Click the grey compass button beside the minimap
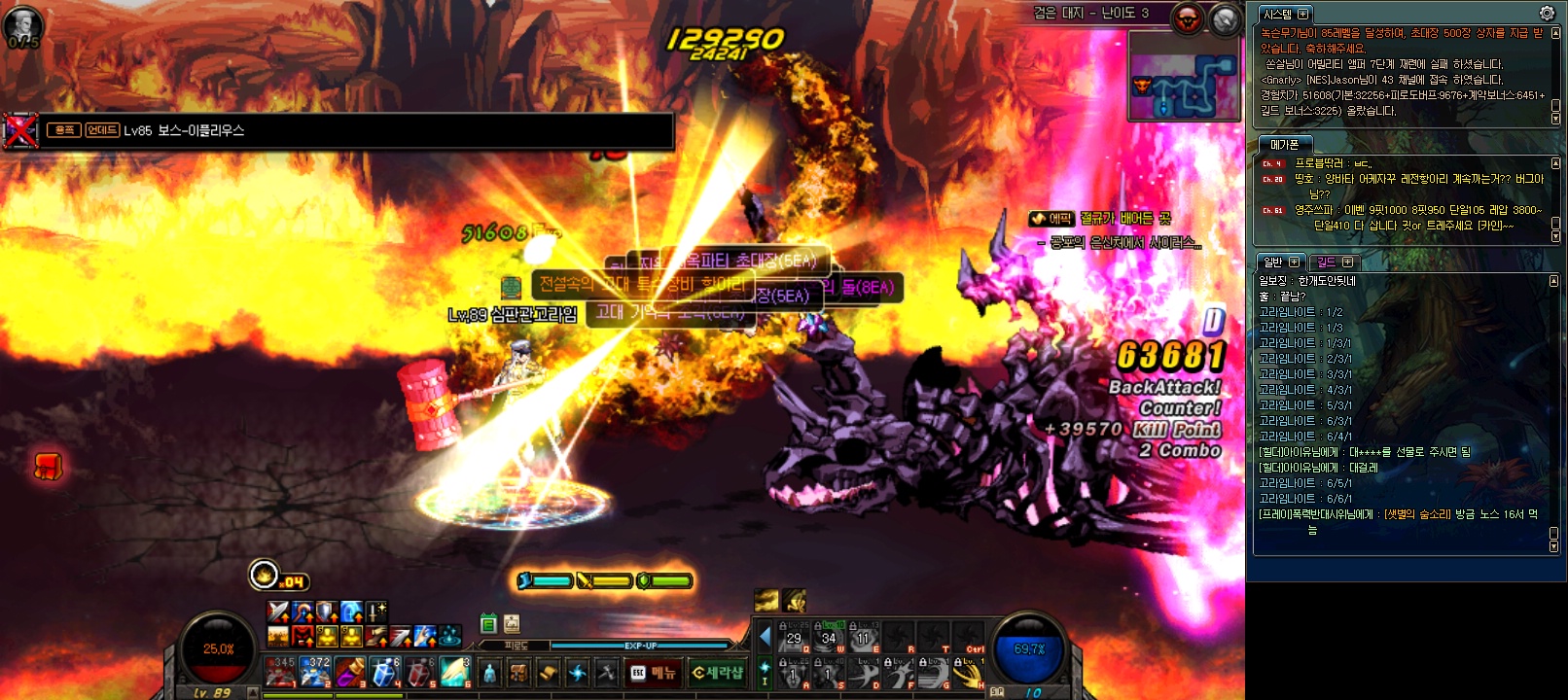This screenshot has width=1568, height=700. click(1226, 17)
